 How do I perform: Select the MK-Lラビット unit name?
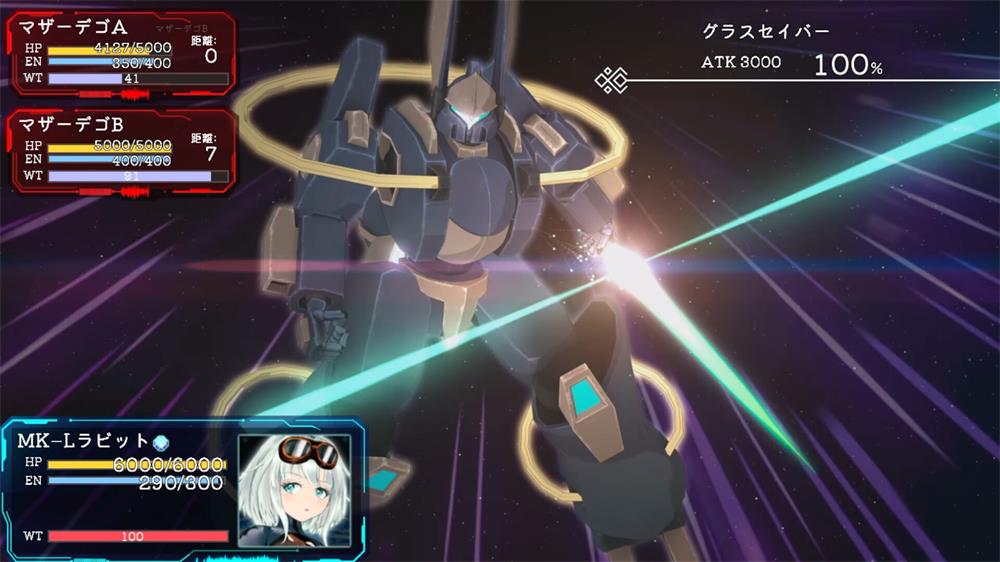tap(83, 441)
